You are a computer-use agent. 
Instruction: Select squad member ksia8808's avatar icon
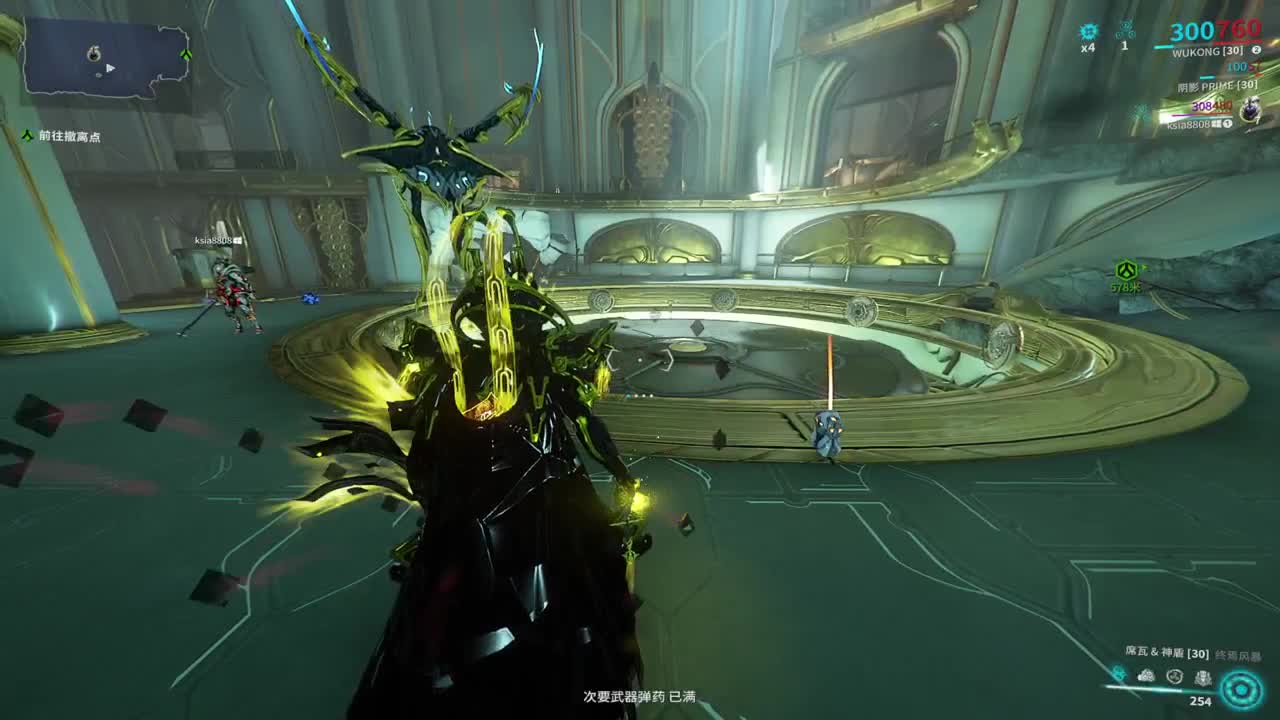pos(1250,111)
